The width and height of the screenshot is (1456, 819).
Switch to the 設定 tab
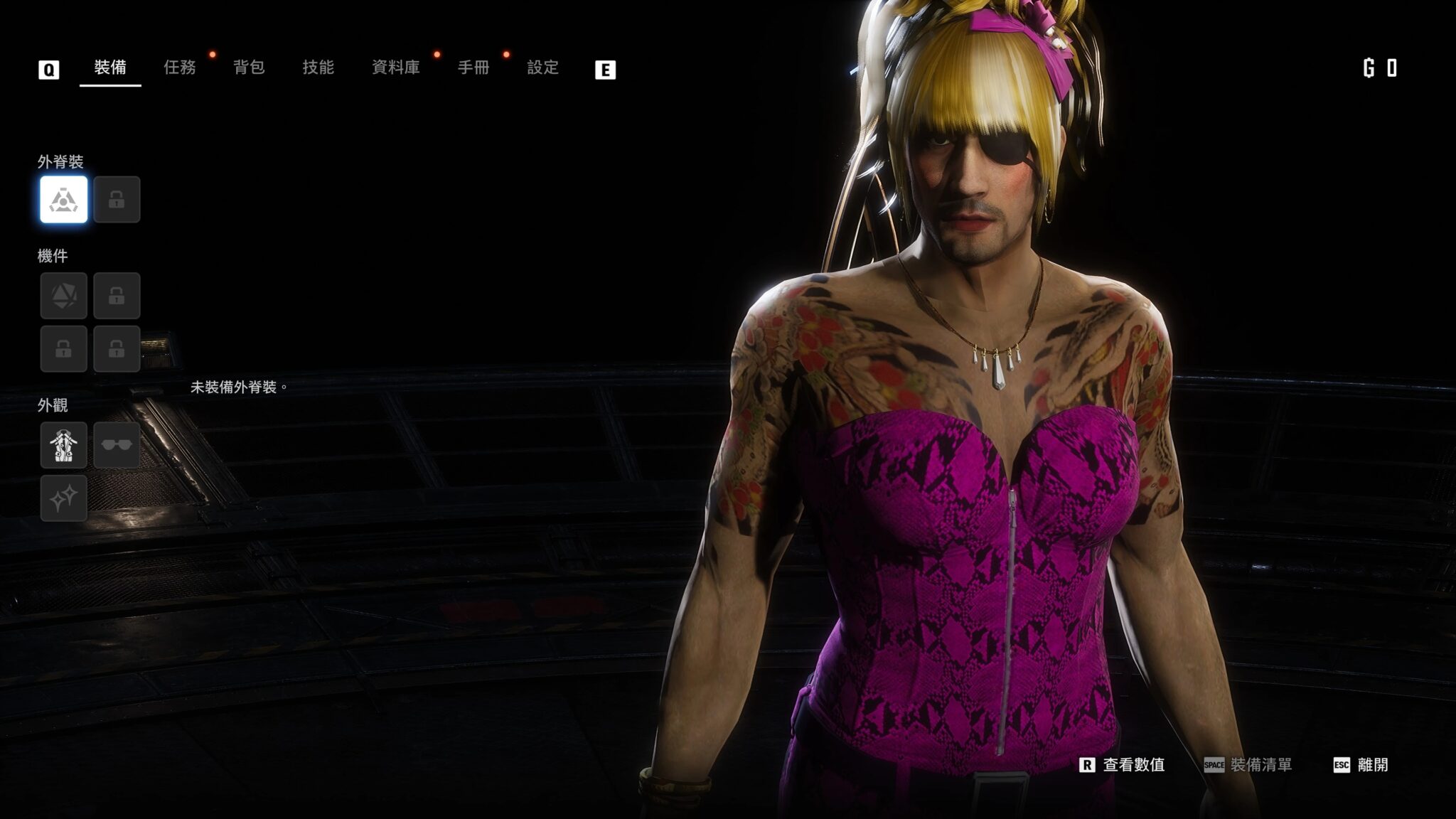pyautogui.click(x=542, y=68)
